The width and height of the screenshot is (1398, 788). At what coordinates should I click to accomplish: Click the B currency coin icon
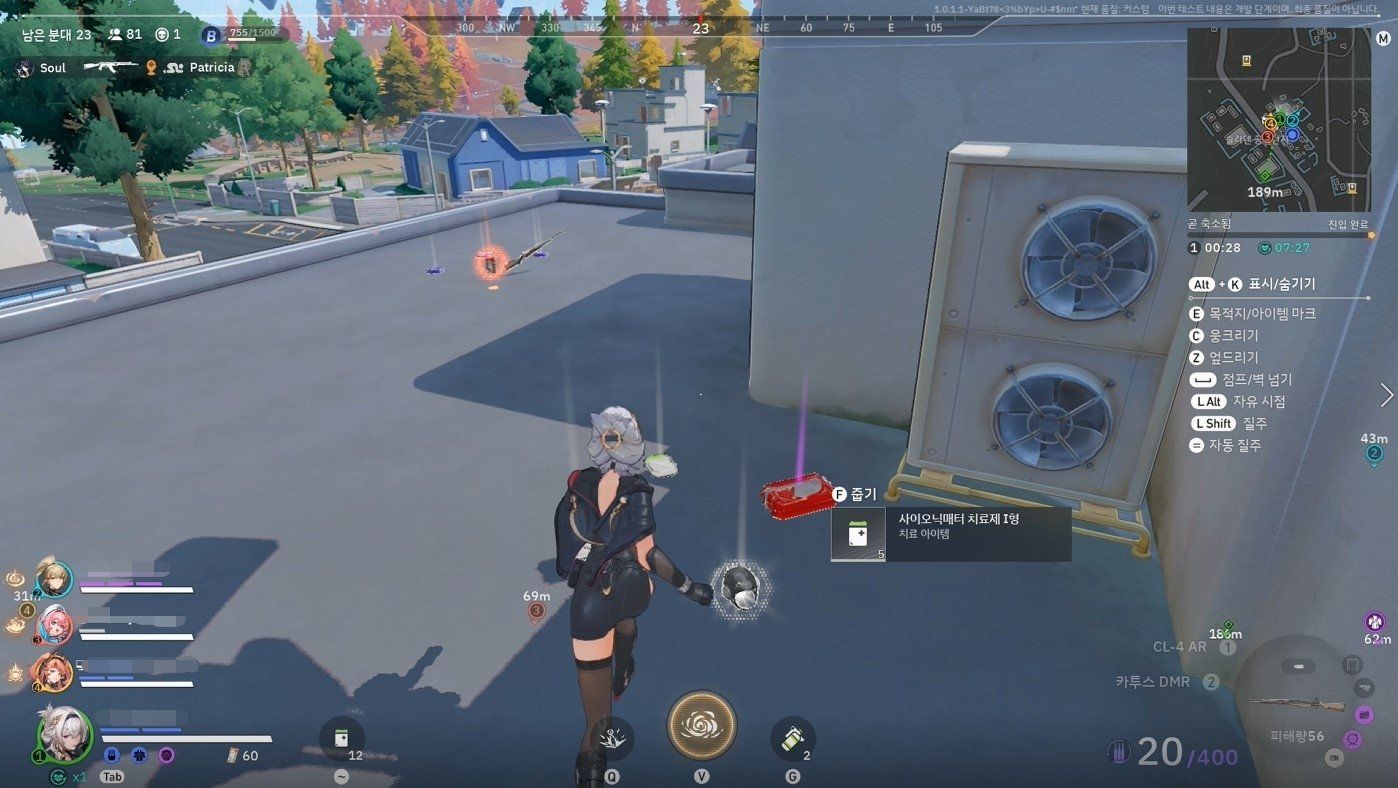click(211, 36)
